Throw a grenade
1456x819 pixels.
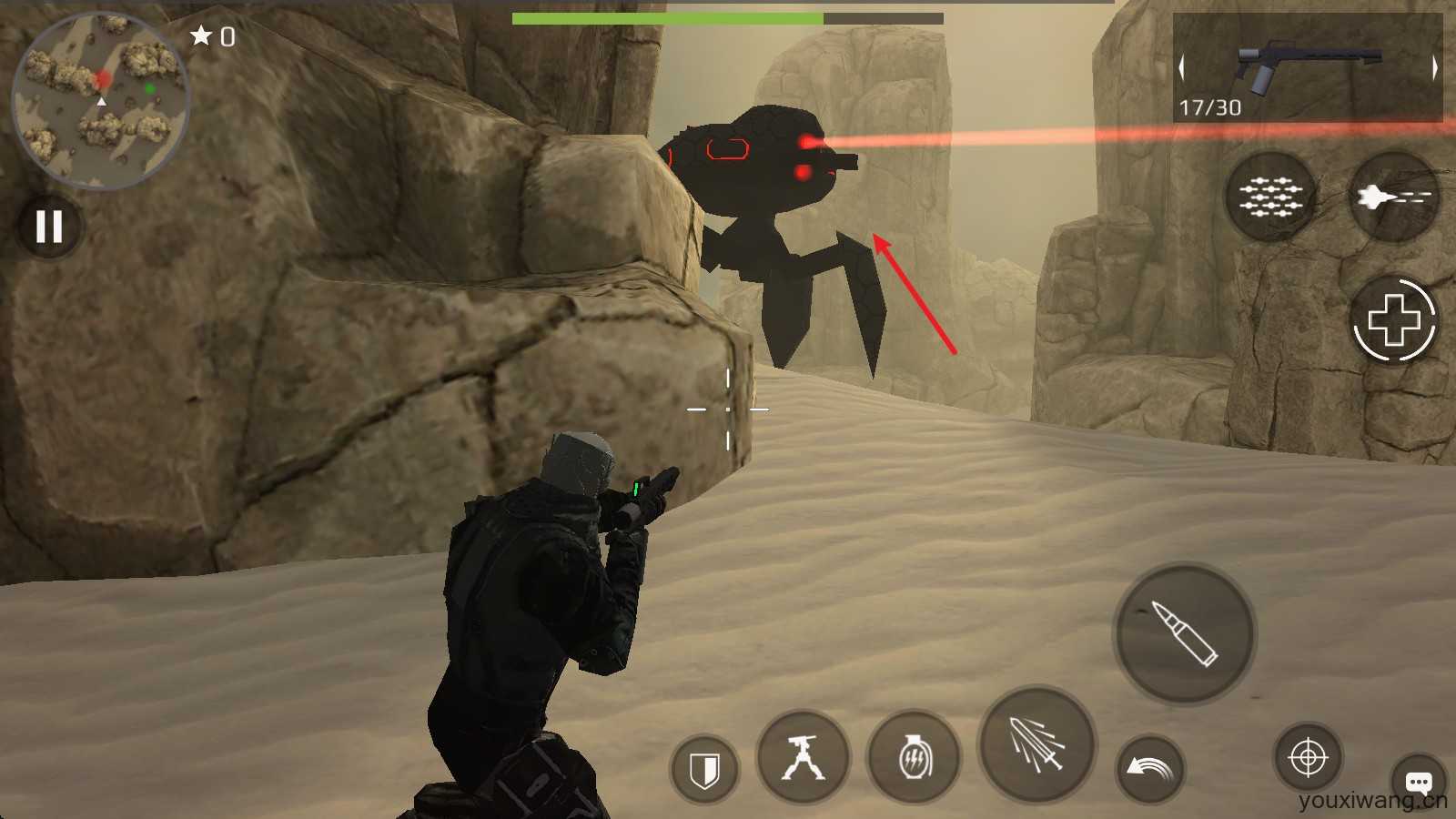coord(914,758)
